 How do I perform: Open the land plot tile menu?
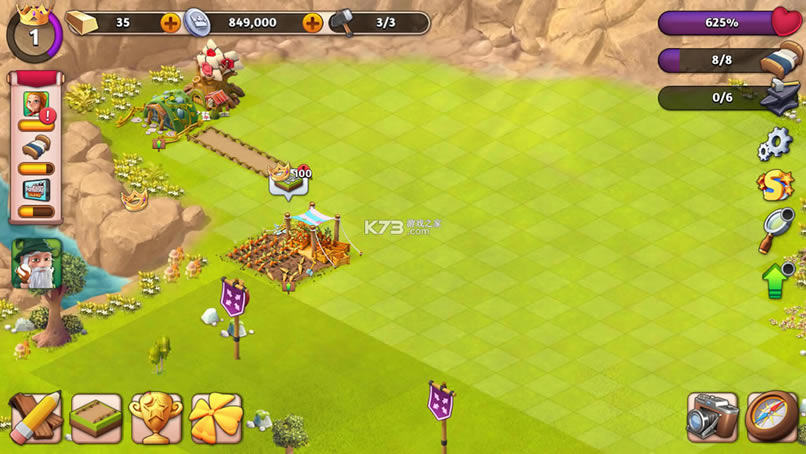tap(96, 418)
